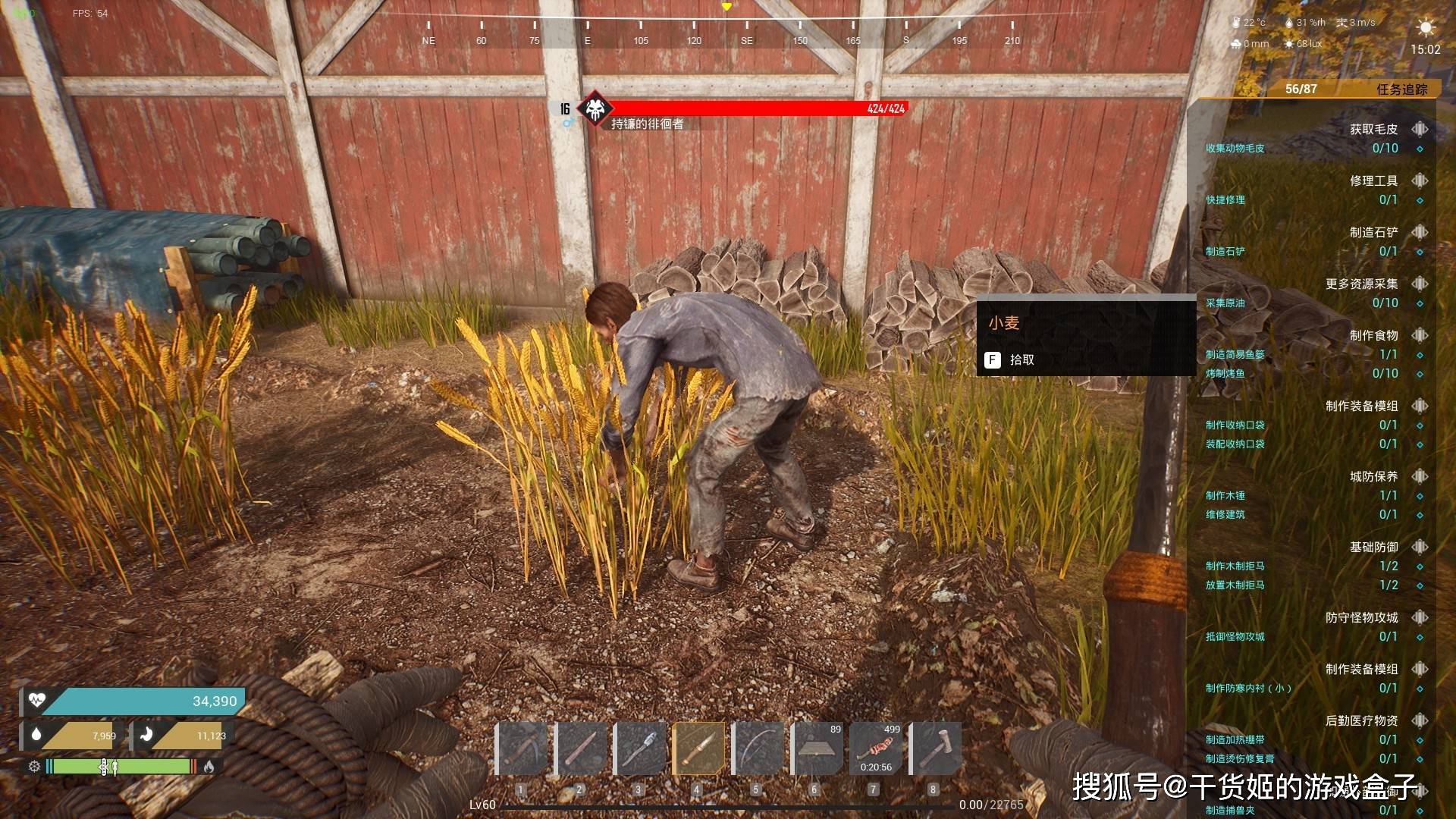Equip the stone-tipped tool in hotbar slot 3
Viewport: 1456px width, 819px height.
[639, 748]
